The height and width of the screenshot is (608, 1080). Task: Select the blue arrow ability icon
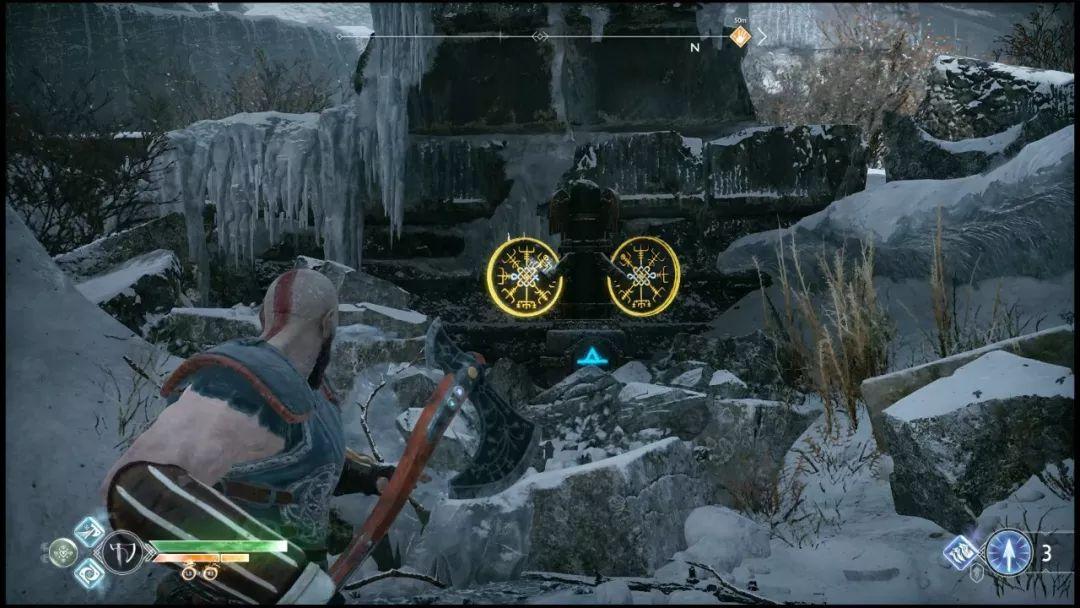(x=1008, y=552)
